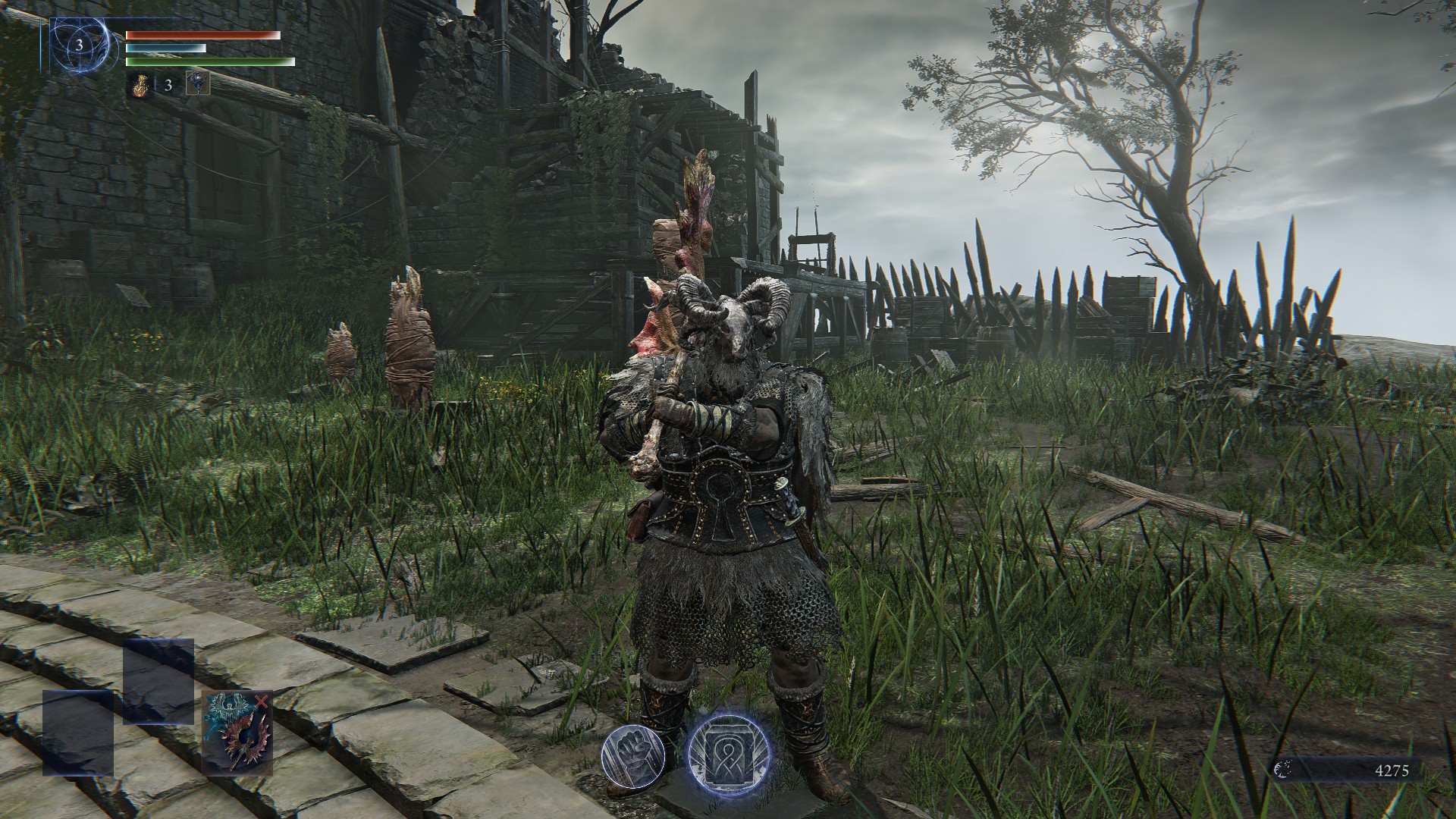Select the Flask of Crimson Tears icon
1456x819 pixels.
pyautogui.click(x=140, y=85)
